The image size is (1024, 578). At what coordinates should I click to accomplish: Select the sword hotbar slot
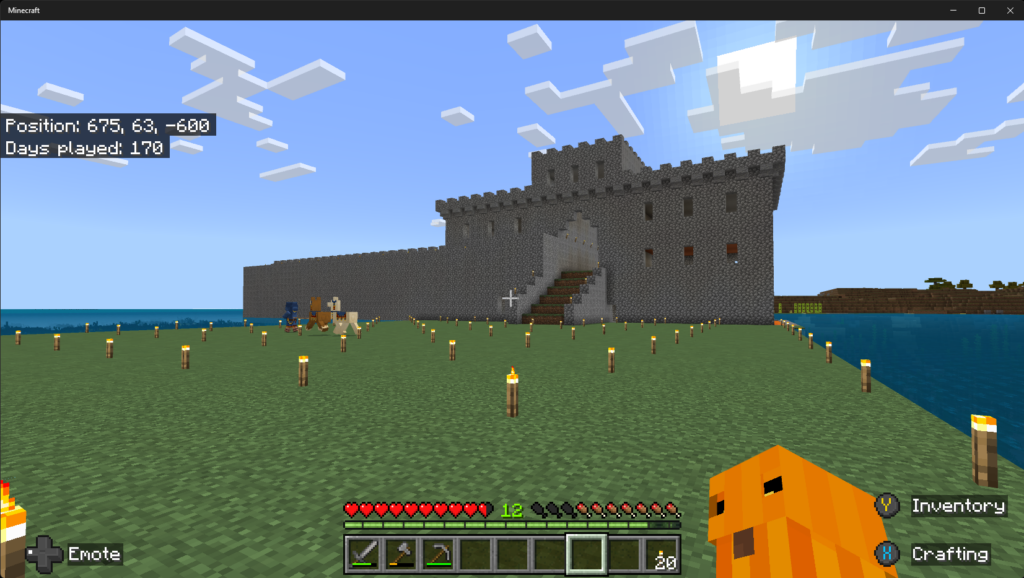[x=363, y=553]
